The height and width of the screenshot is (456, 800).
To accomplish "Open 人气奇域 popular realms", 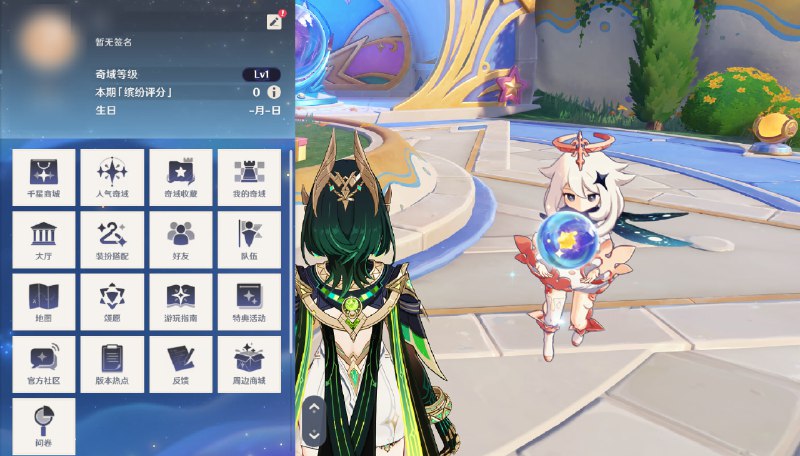I will (112, 177).
